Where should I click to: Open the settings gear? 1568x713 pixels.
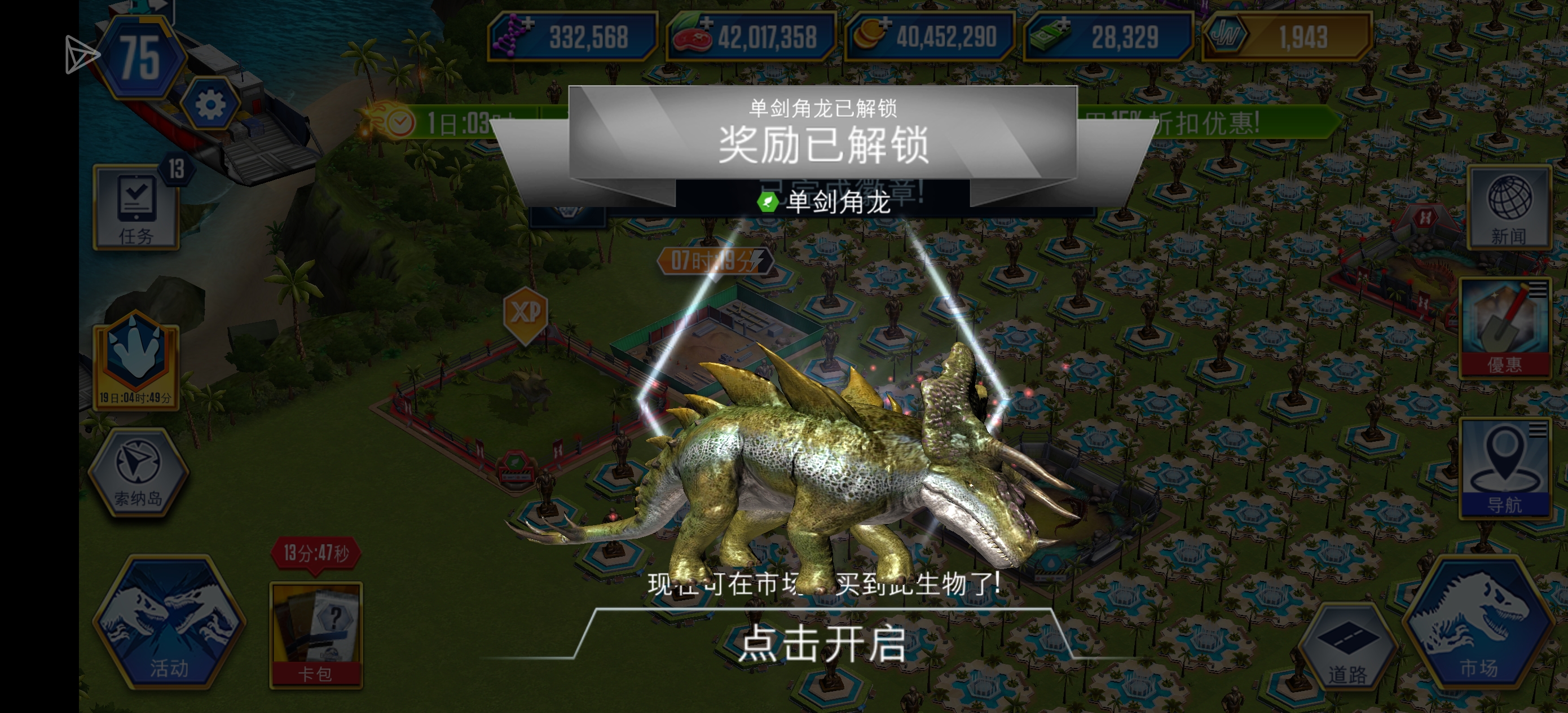210,104
